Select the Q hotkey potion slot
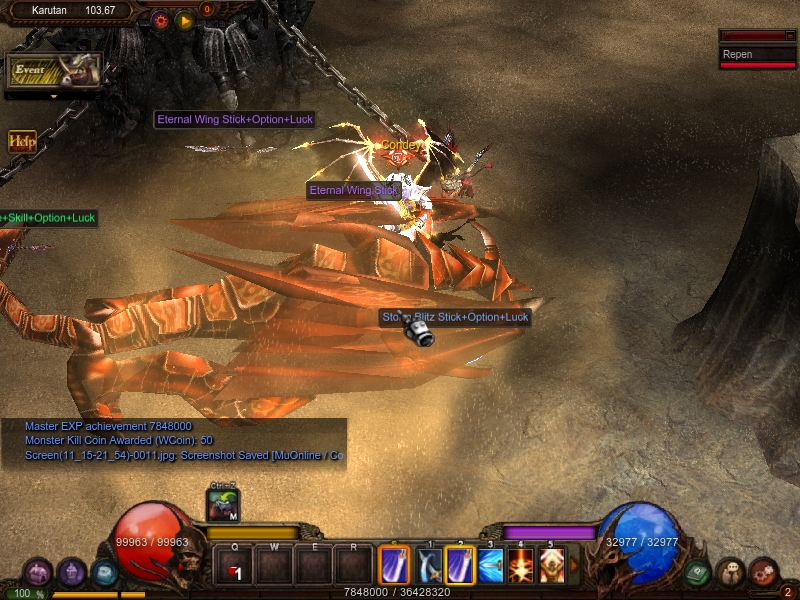The height and width of the screenshot is (600, 800). click(x=234, y=566)
